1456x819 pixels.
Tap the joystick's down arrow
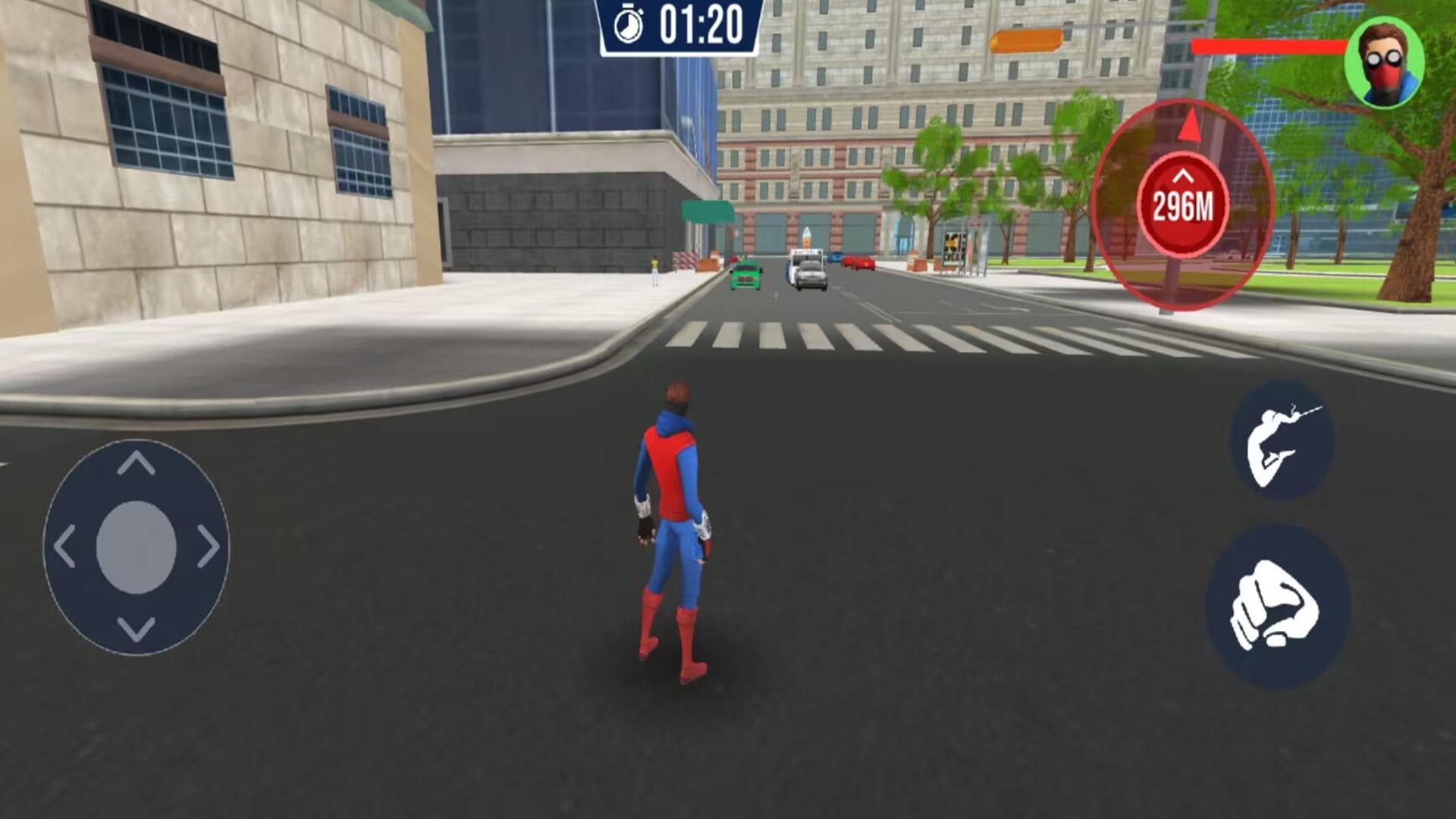(136, 629)
